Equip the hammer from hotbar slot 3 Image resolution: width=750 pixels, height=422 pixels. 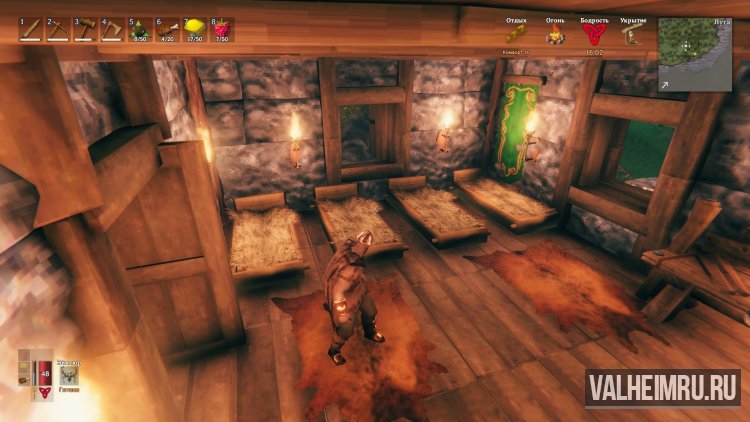click(84, 29)
